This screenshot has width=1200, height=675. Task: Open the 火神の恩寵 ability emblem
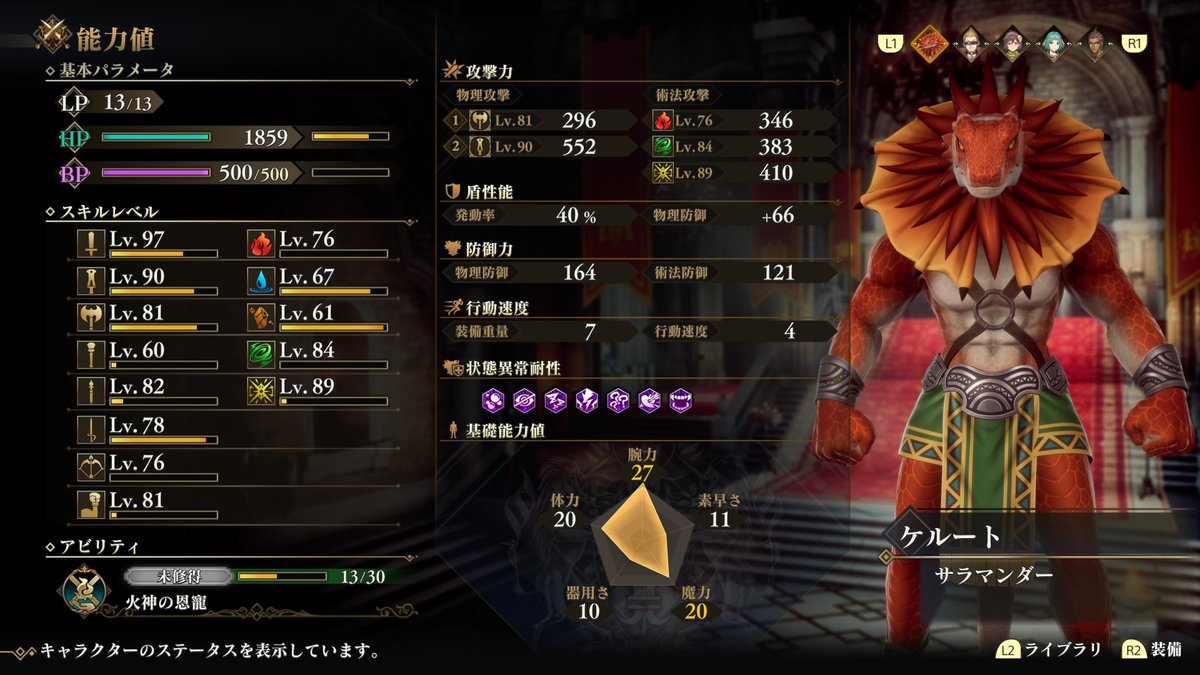click(85, 589)
